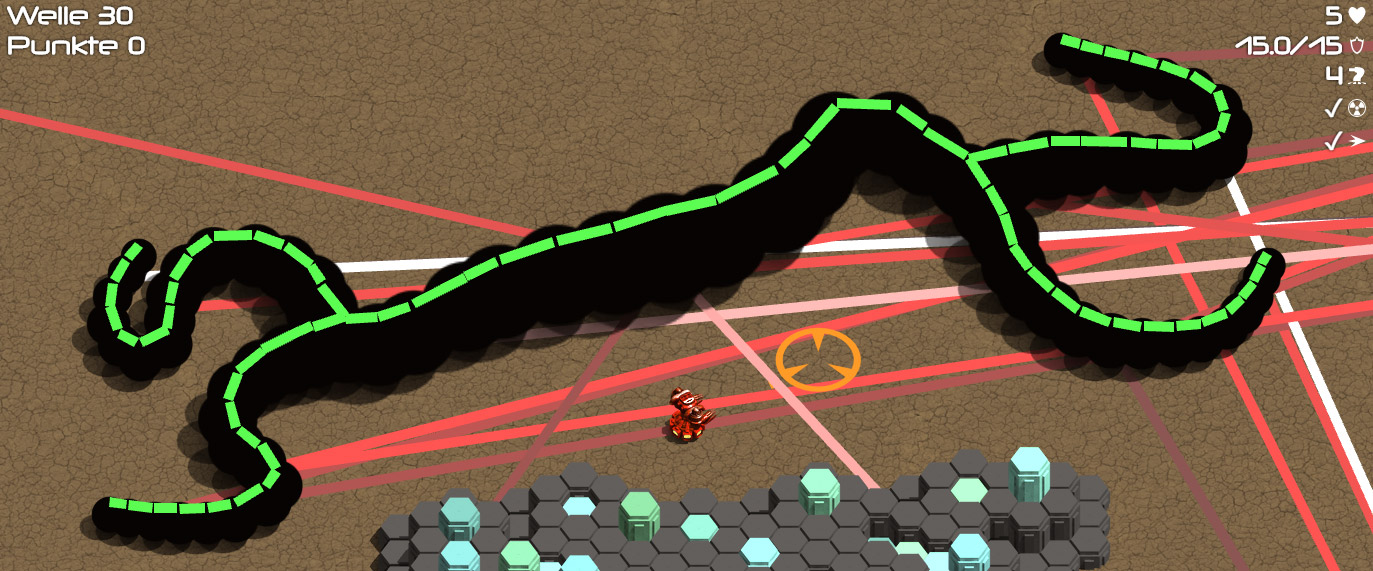This screenshot has height=571, width=1373.
Task: Activate the nuke ability icon
Action: click(x=1356, y=108)
